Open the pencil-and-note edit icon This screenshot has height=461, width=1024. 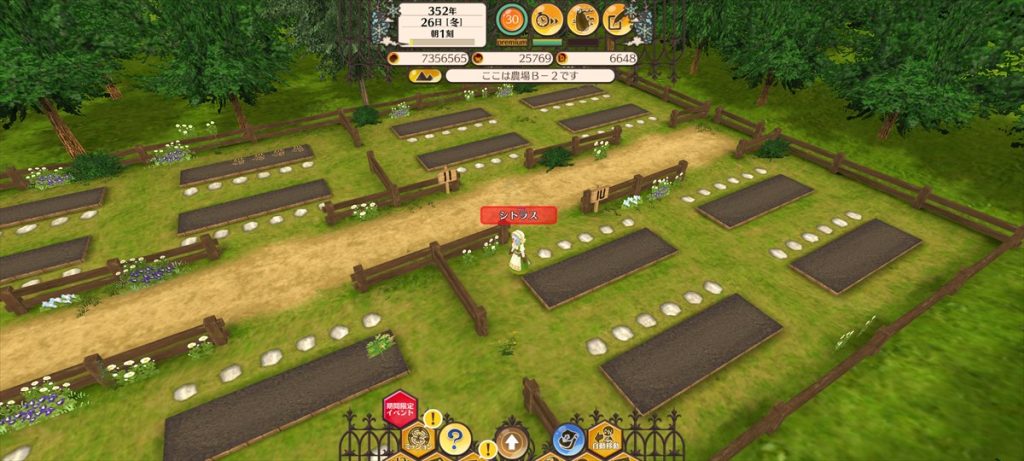tap(617, 18)
